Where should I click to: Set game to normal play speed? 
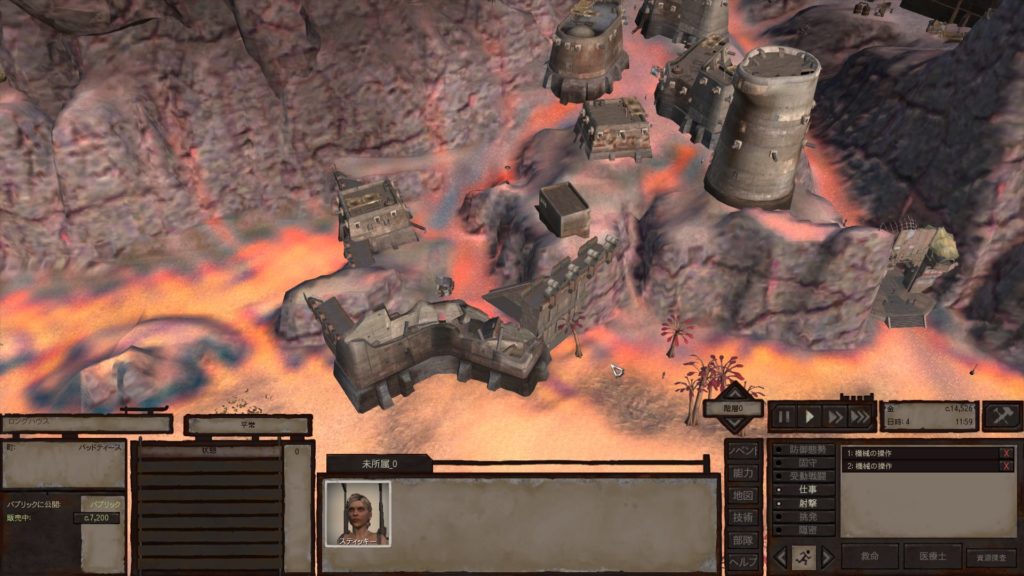pyautogui.click(x=810, y=416)
